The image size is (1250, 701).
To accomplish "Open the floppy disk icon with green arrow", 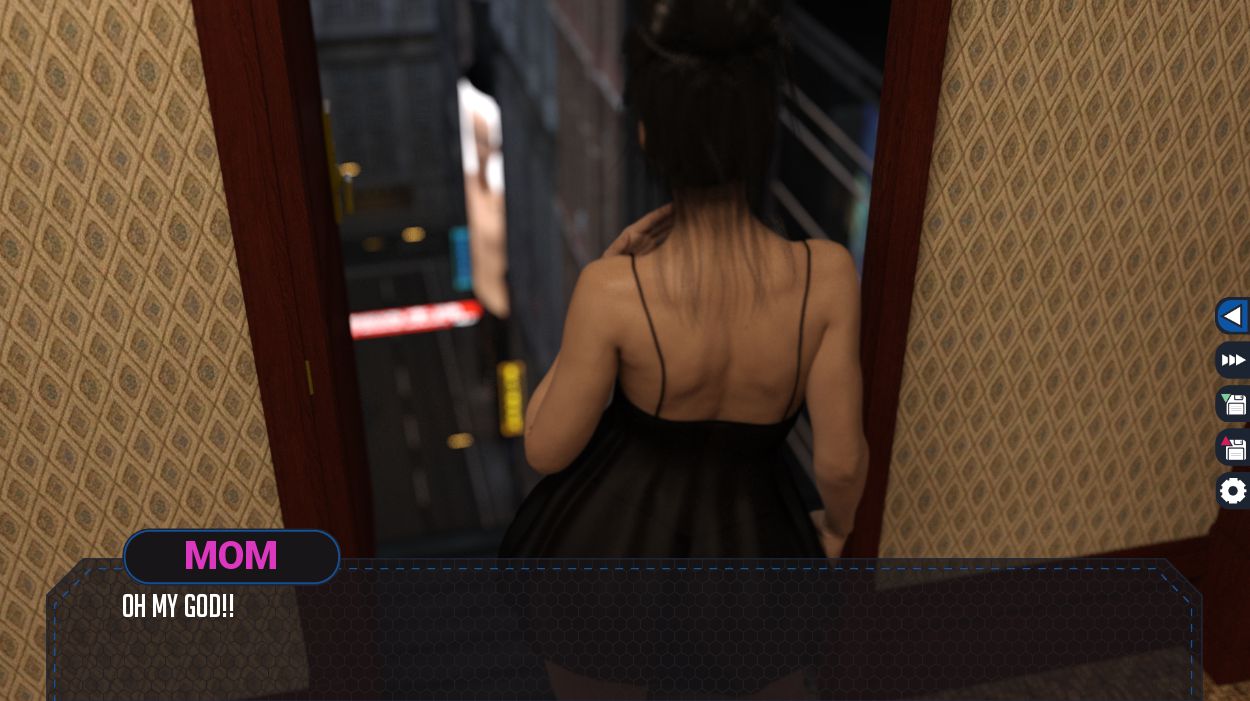I will (1233, 404).
